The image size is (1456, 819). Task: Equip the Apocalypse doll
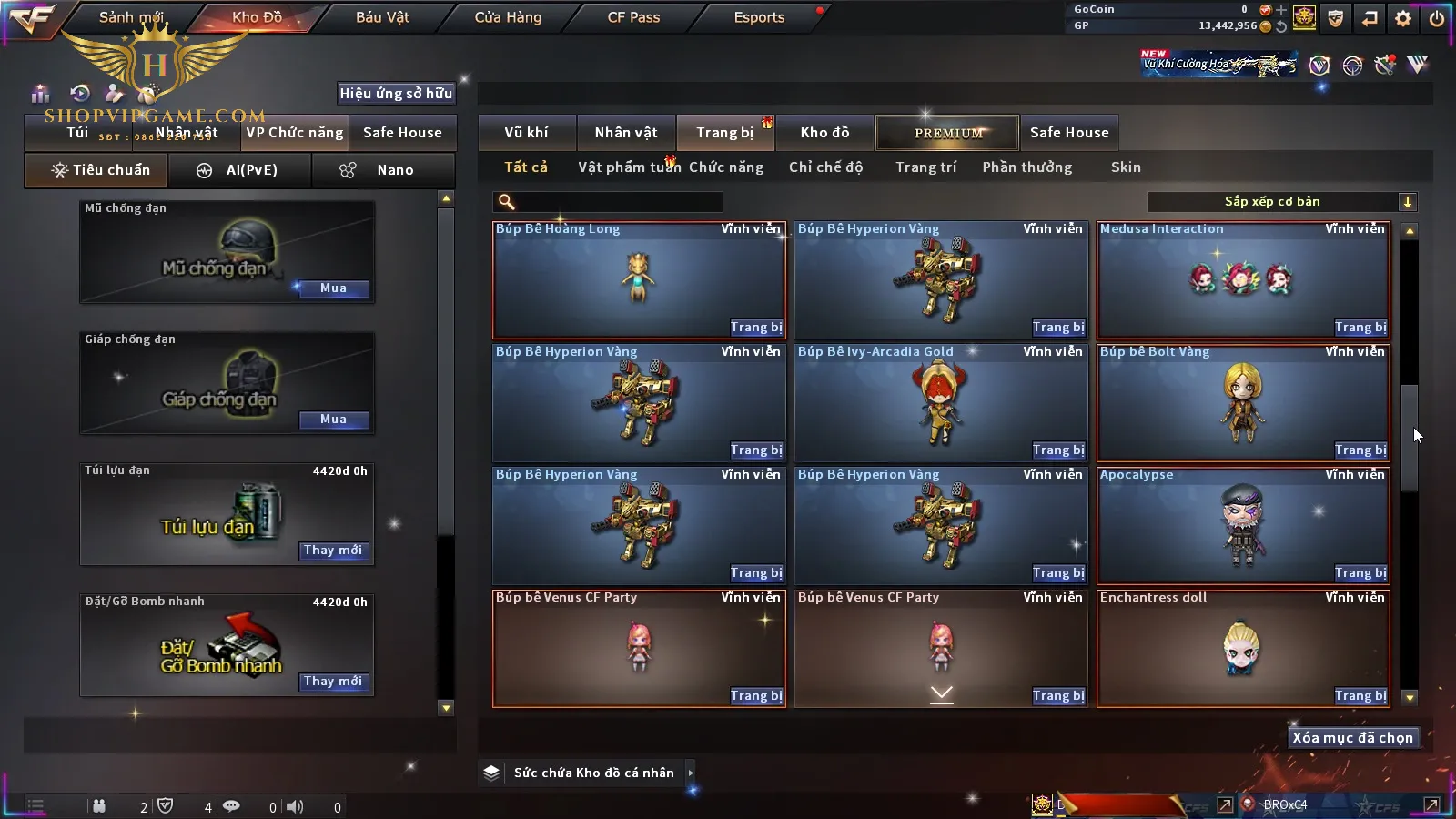tap(1360, 573)
